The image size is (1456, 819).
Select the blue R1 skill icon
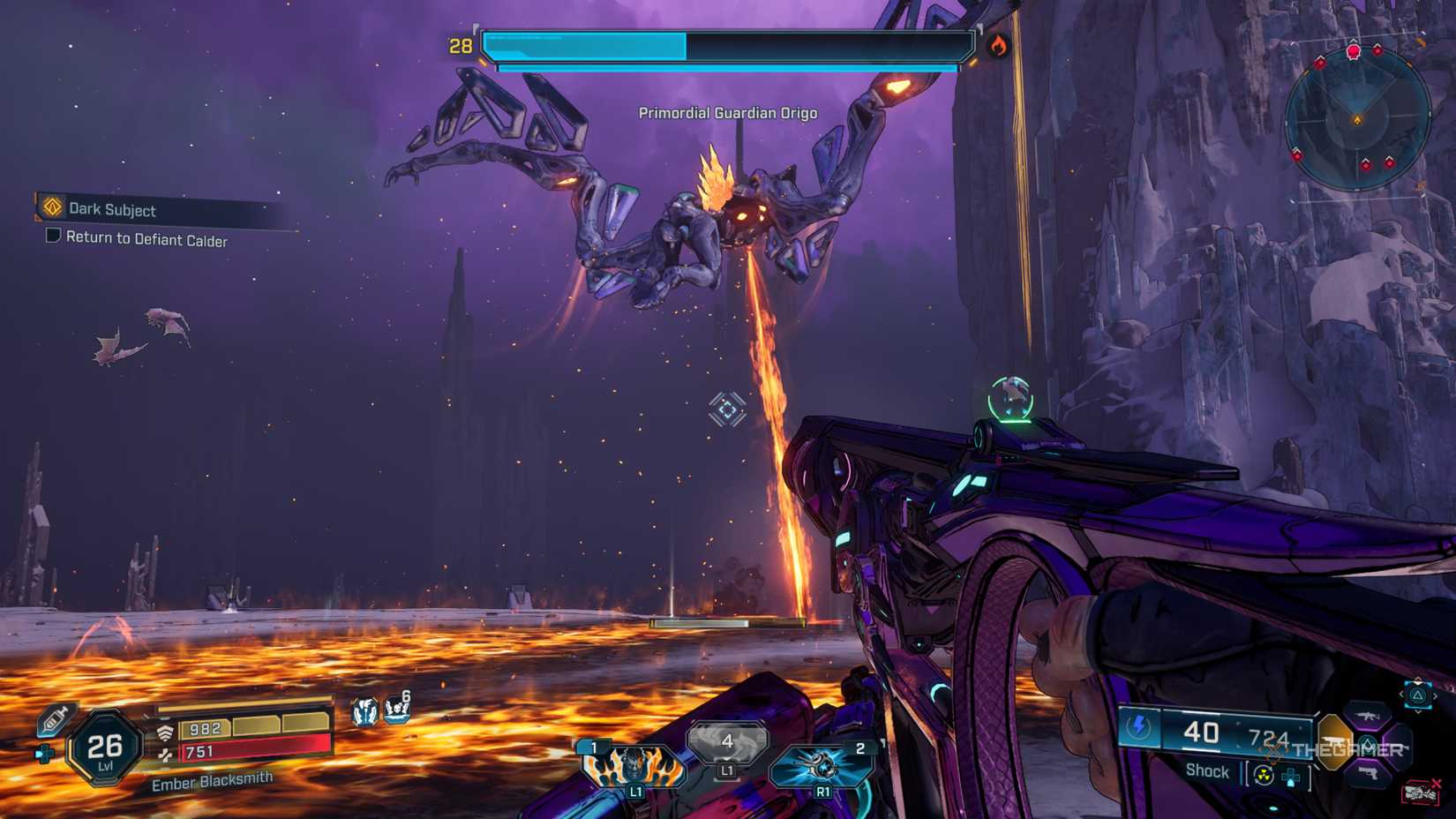(x=822, y=766)
